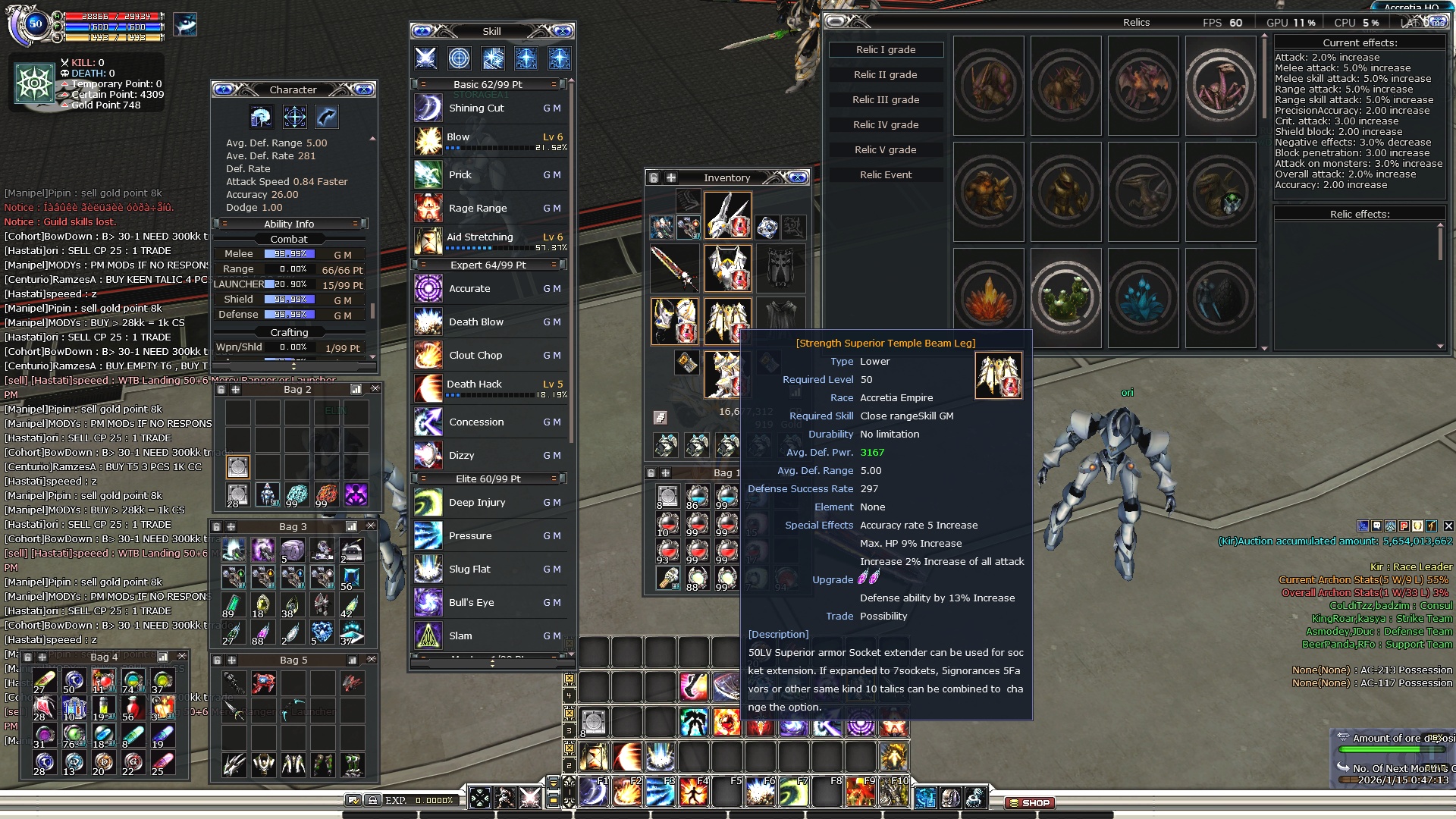This screenshot has height=819, width=1456.
Task: Select the Slam skill icon
Action: click(x=428, y=636)
